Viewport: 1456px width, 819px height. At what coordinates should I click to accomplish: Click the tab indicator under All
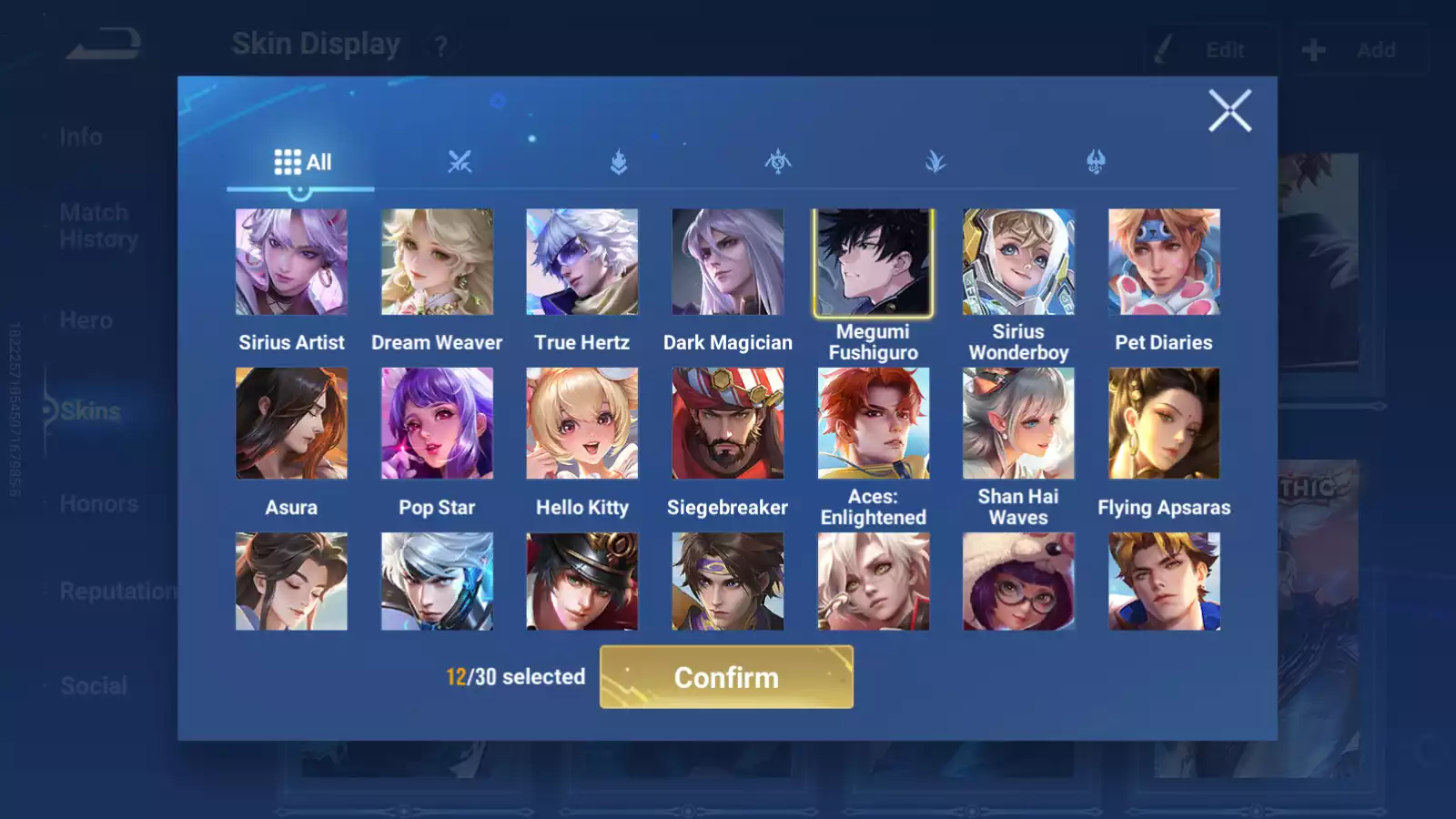tap(300, 189)
